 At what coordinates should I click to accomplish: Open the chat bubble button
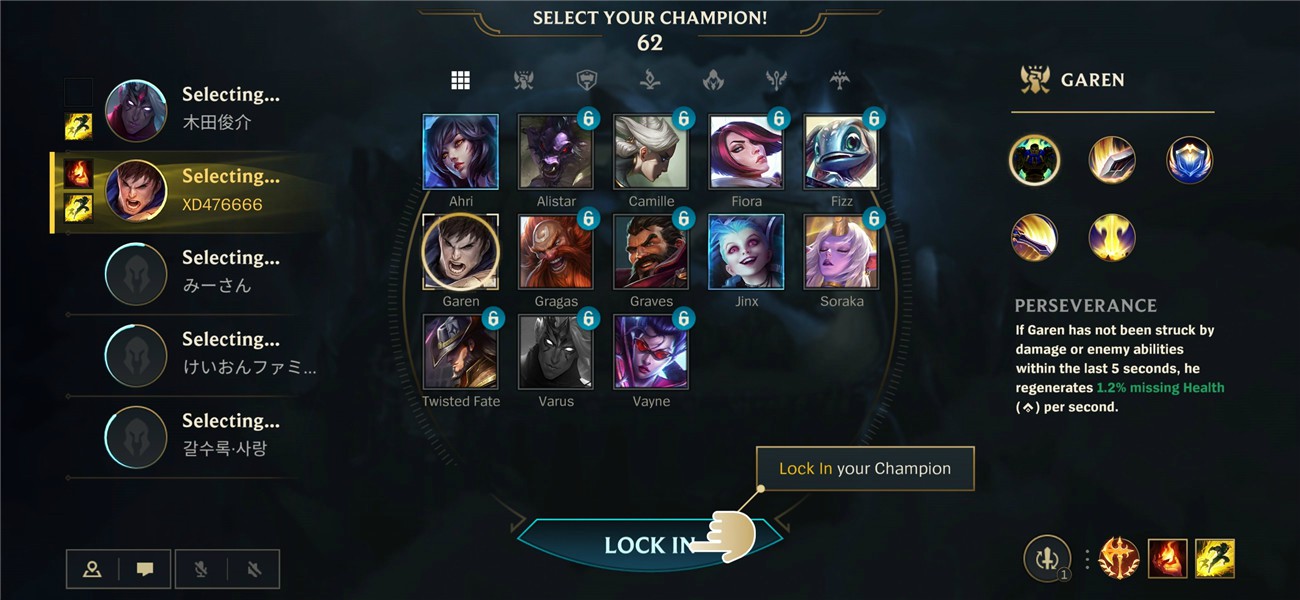coord(145,569)
